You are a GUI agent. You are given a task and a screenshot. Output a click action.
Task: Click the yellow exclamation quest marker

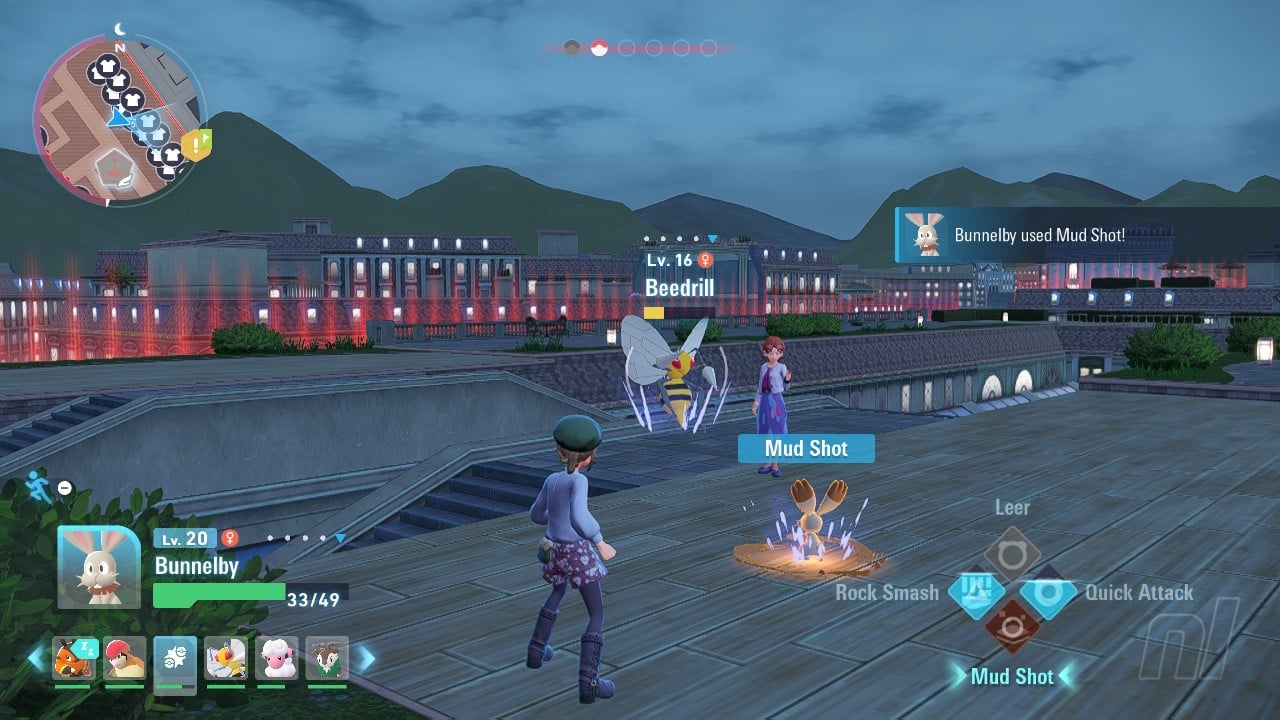tap(200, 144)
